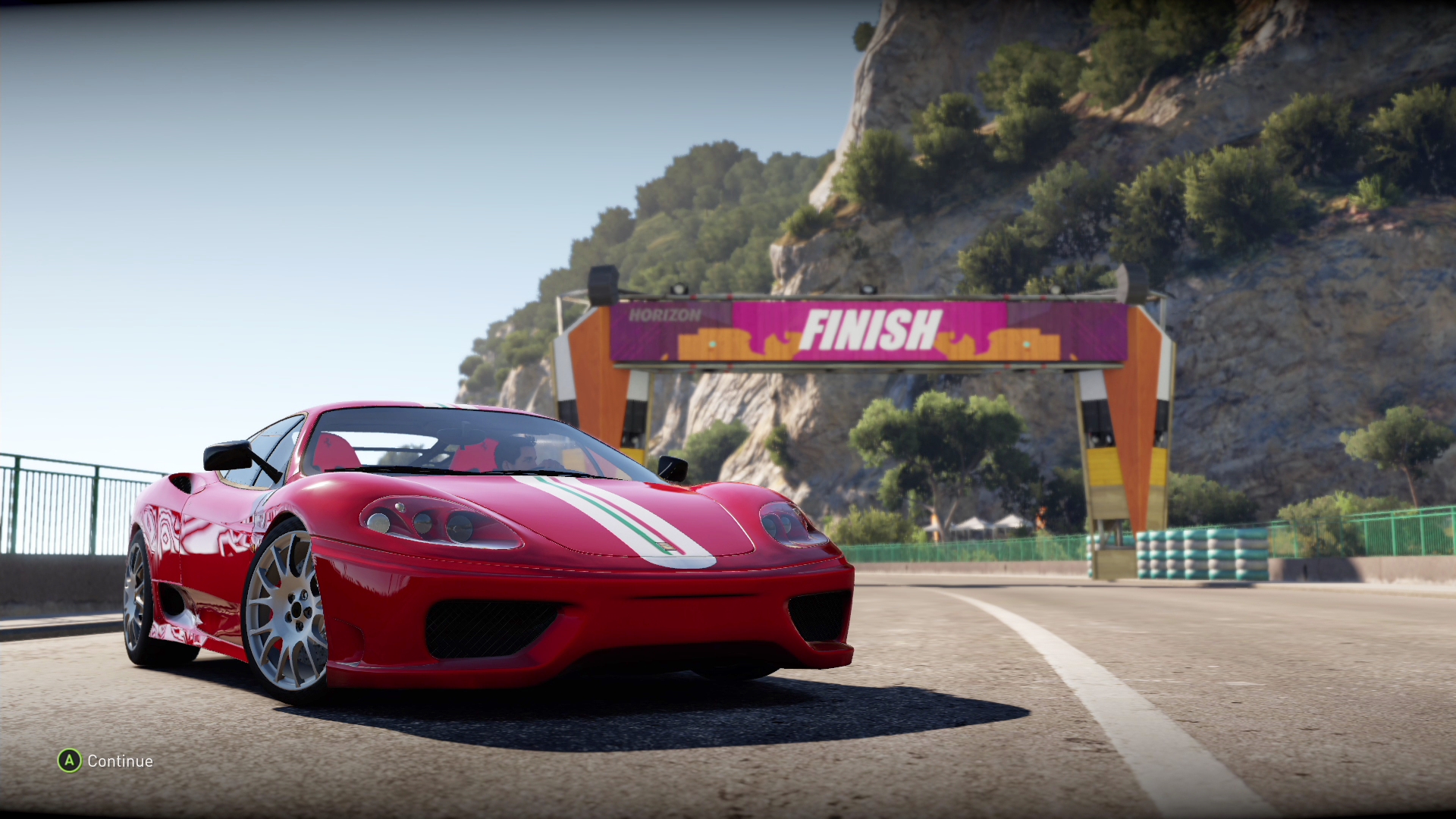Screen dimensions: 1456x819
Task: Select the HORIZON logo on the banner
Action: point(664,314)
